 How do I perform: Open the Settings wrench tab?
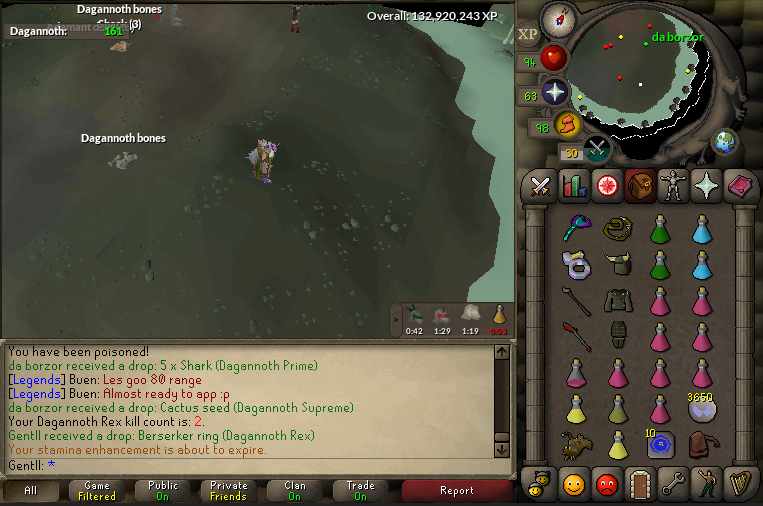click(674, 483)
